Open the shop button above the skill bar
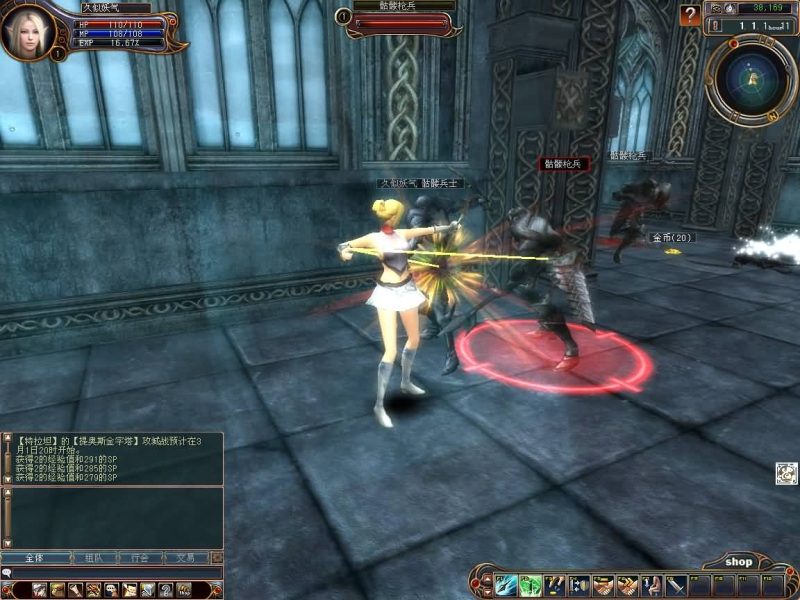 click(739, 562)
